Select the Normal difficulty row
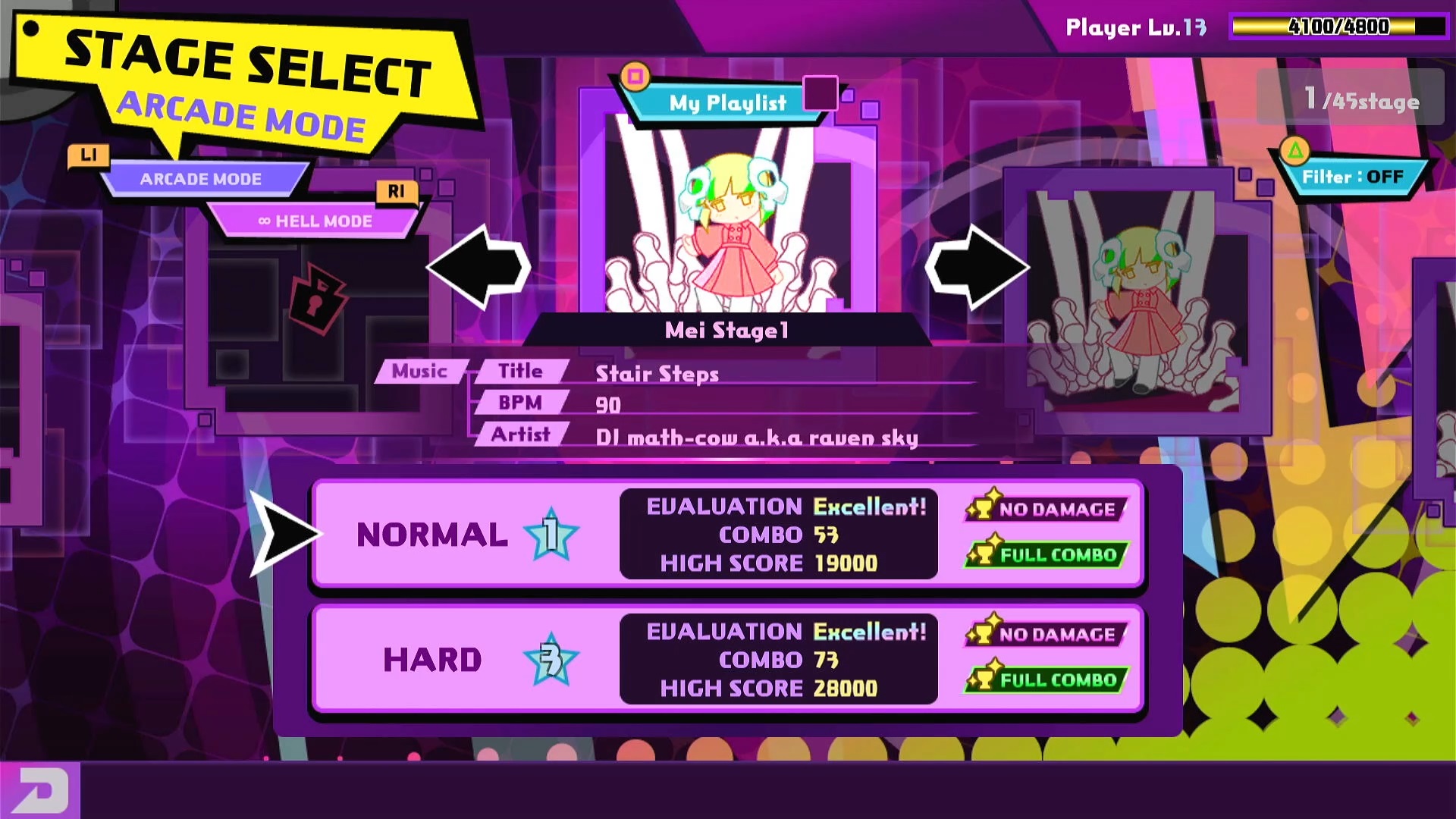The image size is (1456, 819). (x=726, y=534)
